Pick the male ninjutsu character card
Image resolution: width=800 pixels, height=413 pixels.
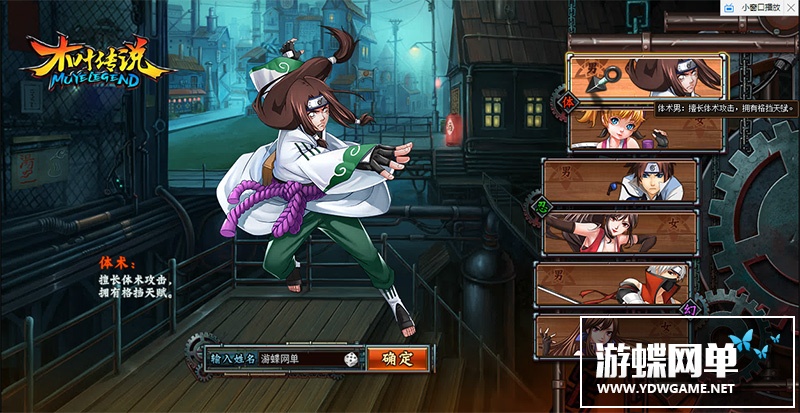click(633, 181)
